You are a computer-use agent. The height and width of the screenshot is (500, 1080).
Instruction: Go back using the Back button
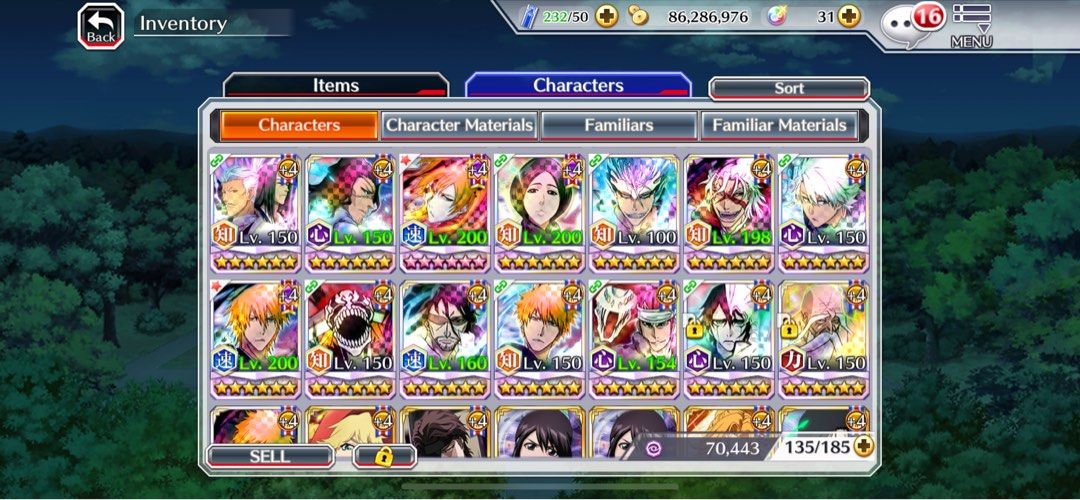(x=101, y=26)
